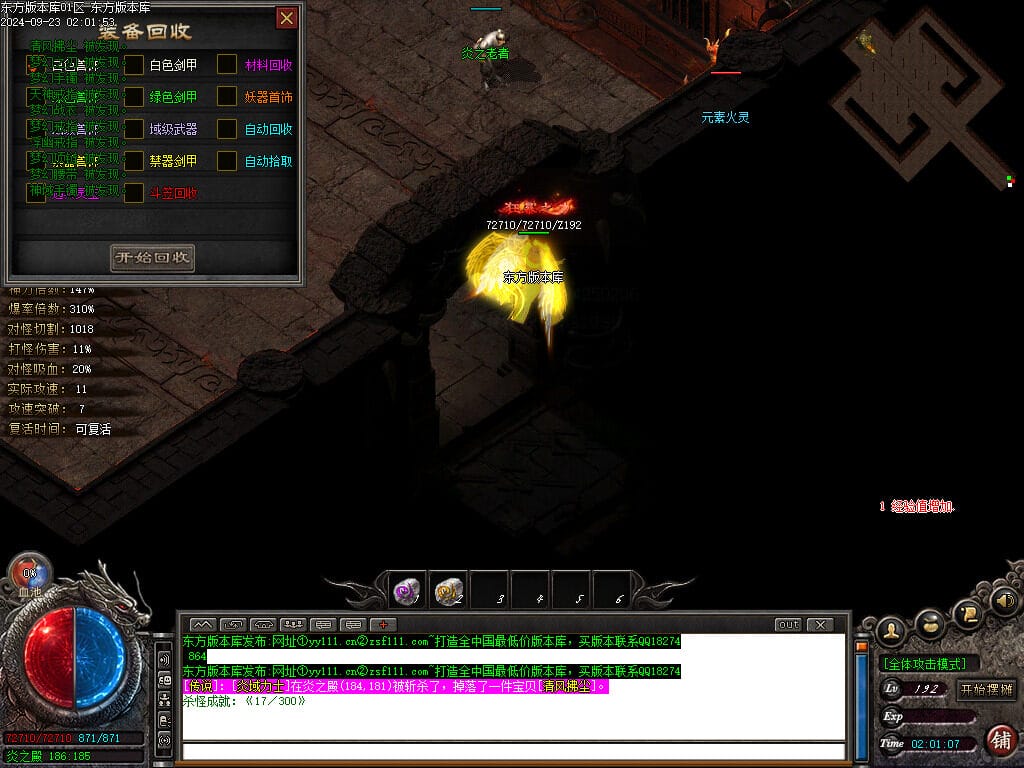
Task: Click the chat window OUT button
Action: (788, 625)
